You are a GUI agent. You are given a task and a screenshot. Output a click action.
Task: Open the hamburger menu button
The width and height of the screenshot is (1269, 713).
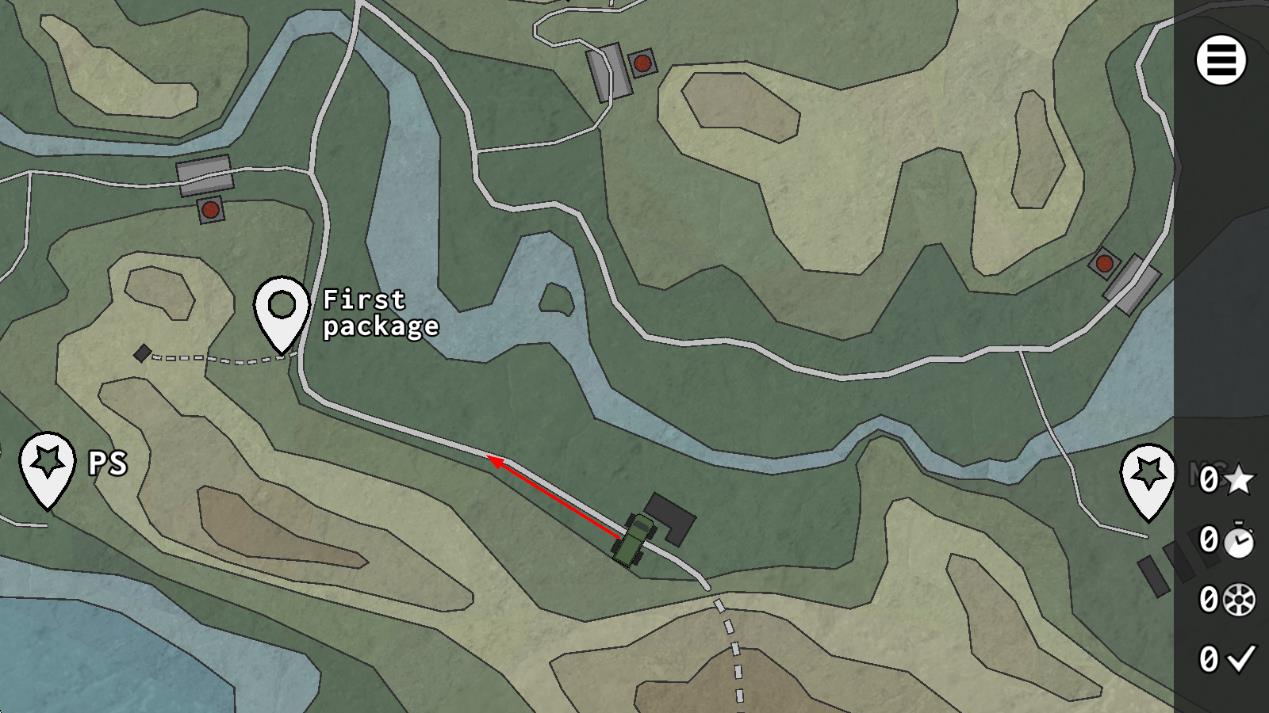1220,60
